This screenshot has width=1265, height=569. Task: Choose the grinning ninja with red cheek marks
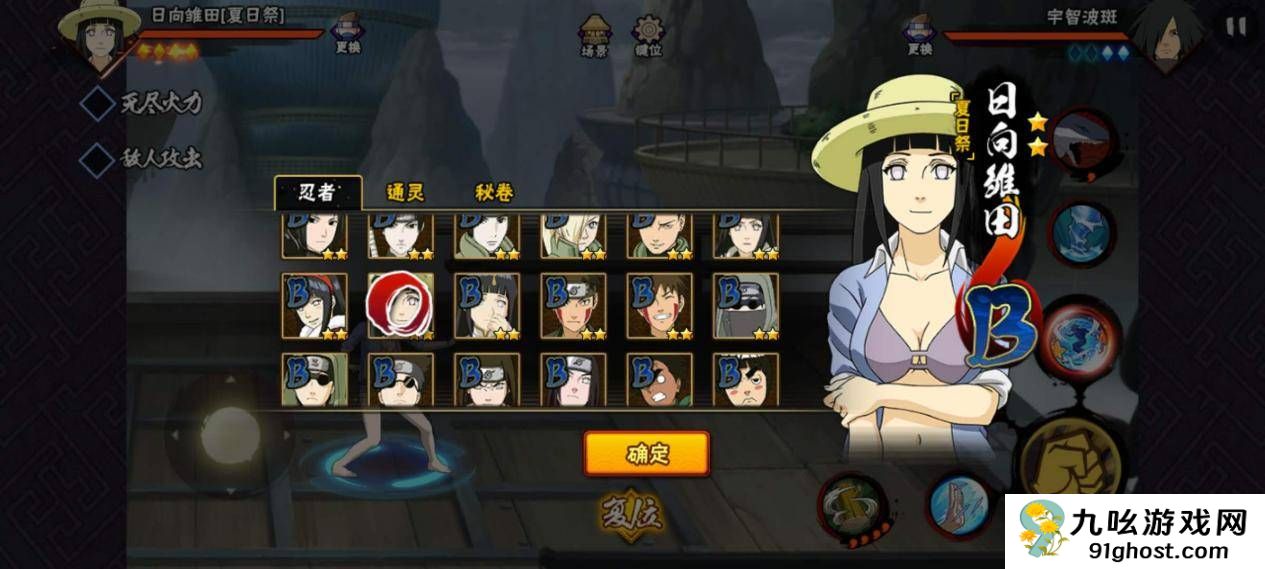(x=659, y=306)
